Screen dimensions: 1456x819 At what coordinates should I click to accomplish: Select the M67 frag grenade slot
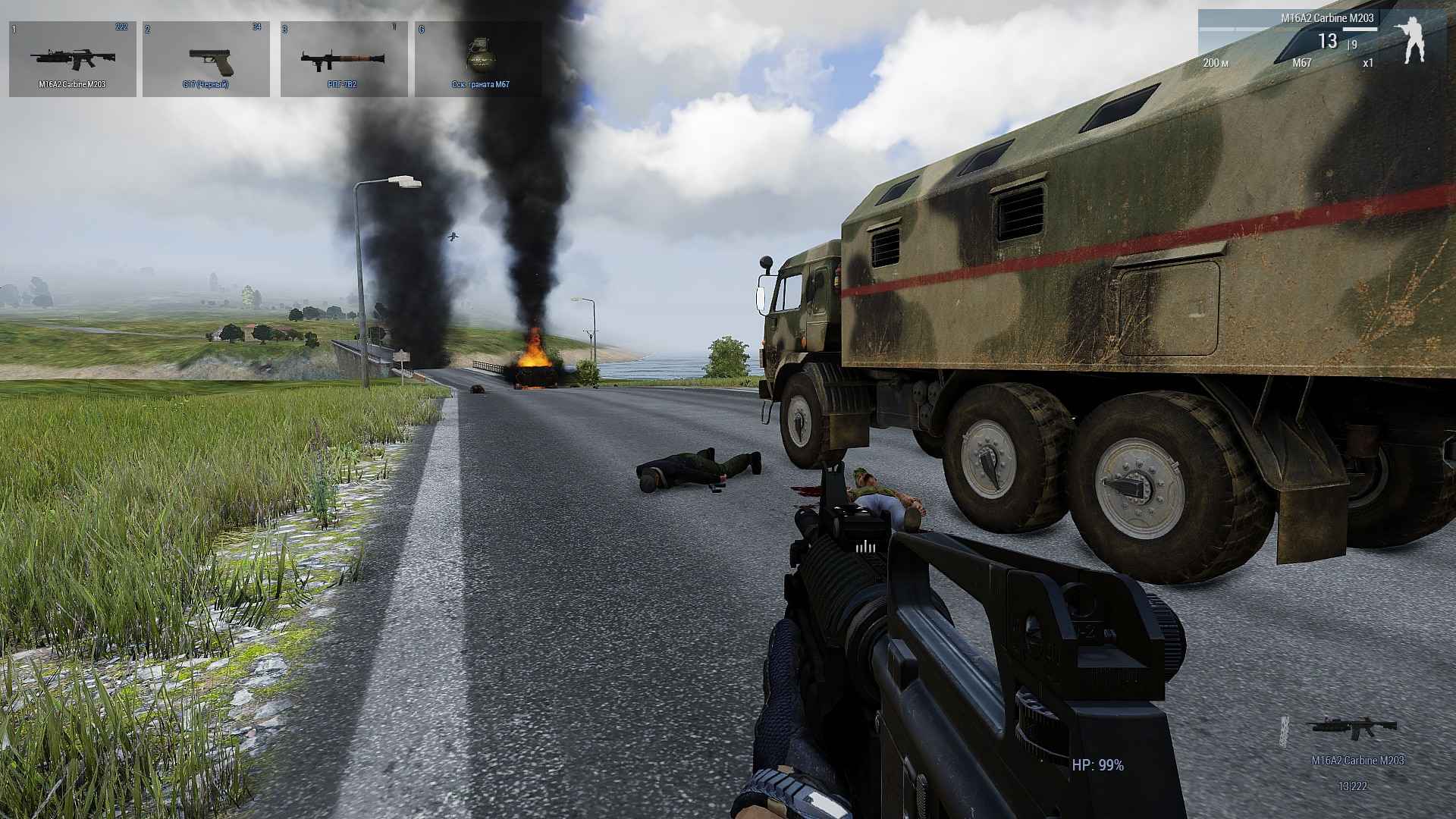479,59
